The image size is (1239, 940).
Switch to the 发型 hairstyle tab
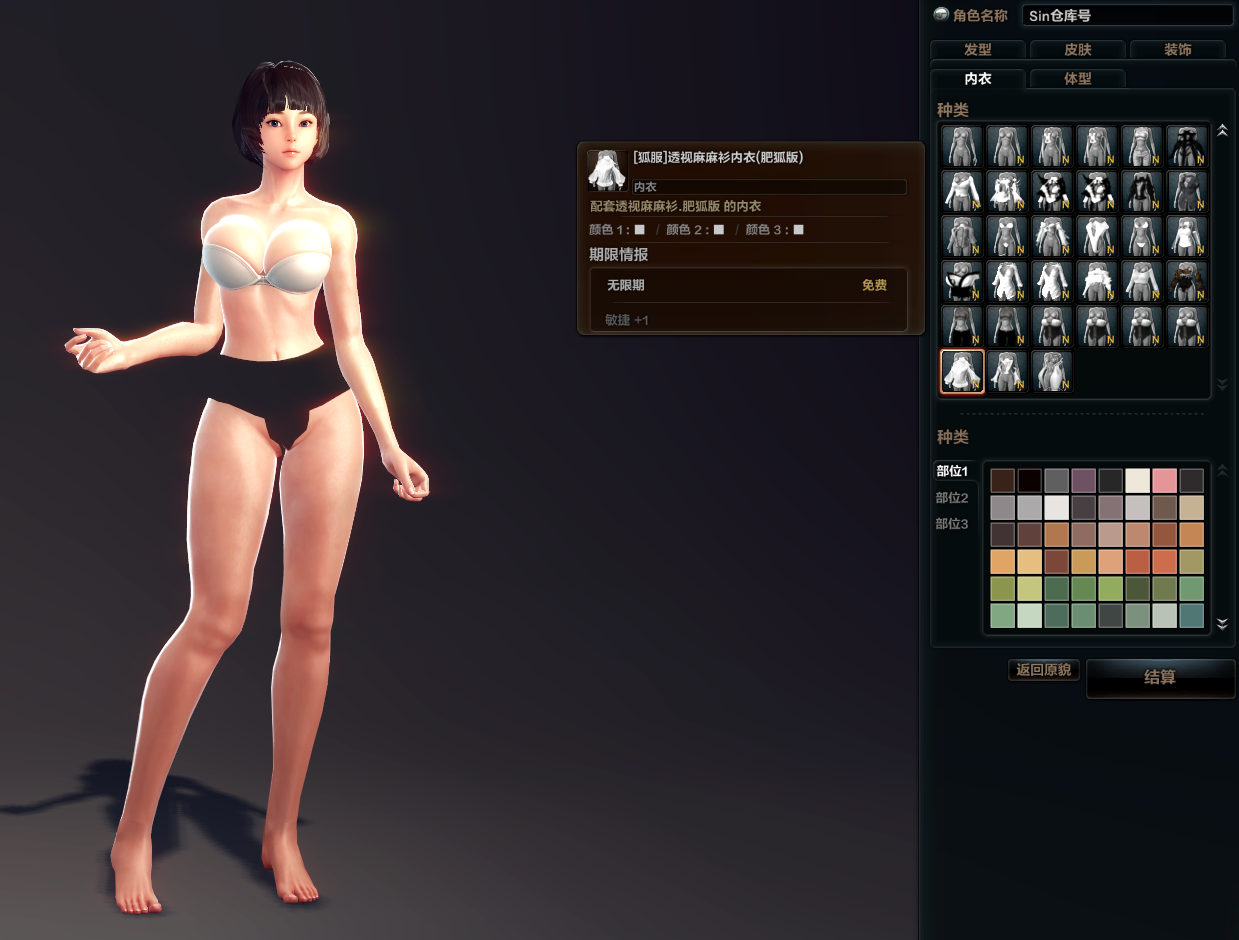[977, 50]
